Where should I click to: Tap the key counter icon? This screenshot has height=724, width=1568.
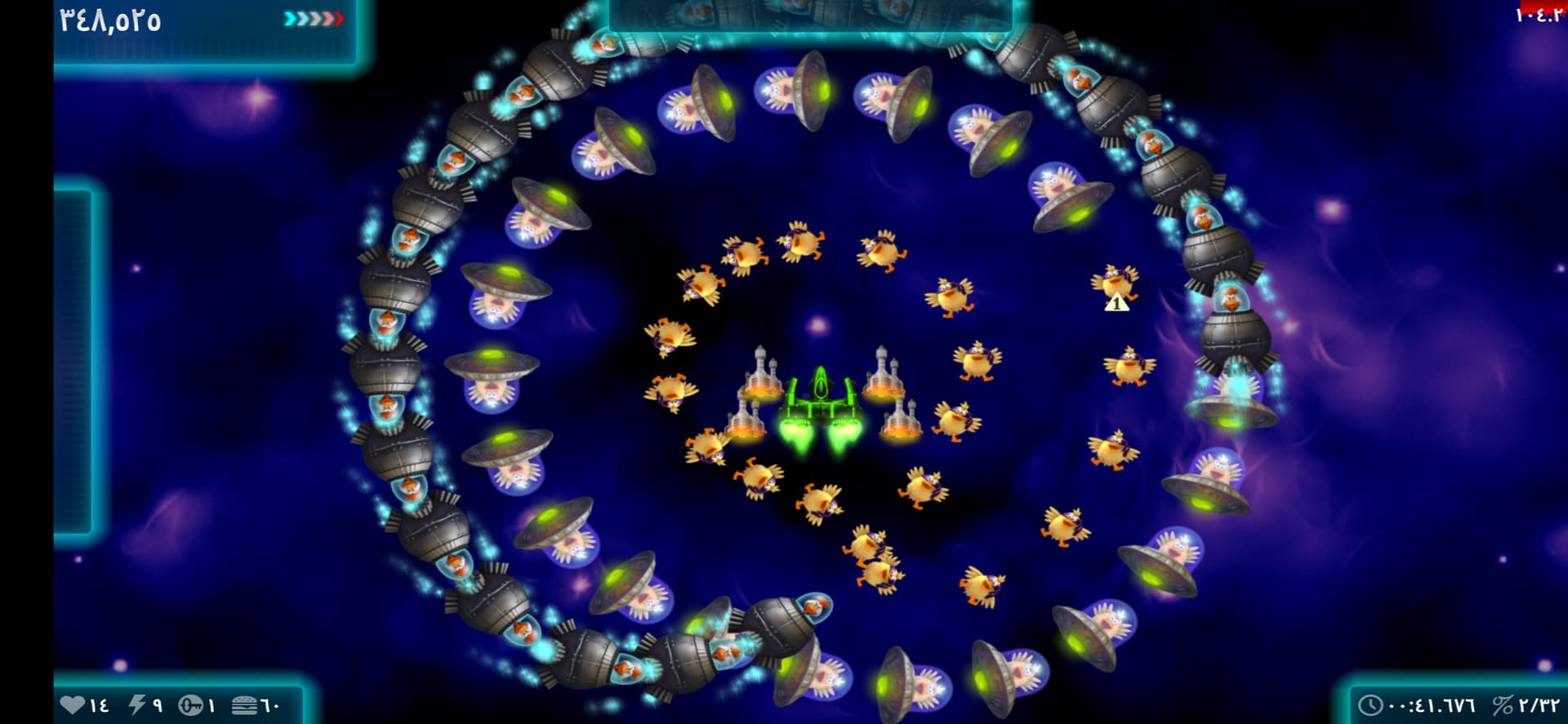(190, 704)
